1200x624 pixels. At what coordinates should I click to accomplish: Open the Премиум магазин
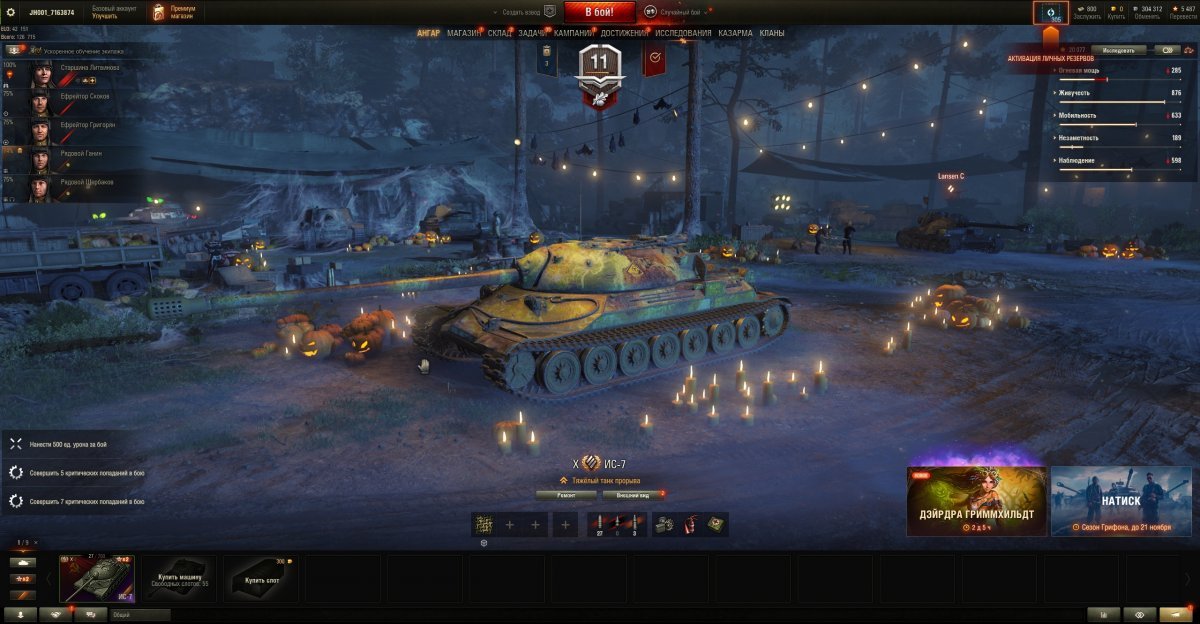pyautogui.click(x=175, y=12)
